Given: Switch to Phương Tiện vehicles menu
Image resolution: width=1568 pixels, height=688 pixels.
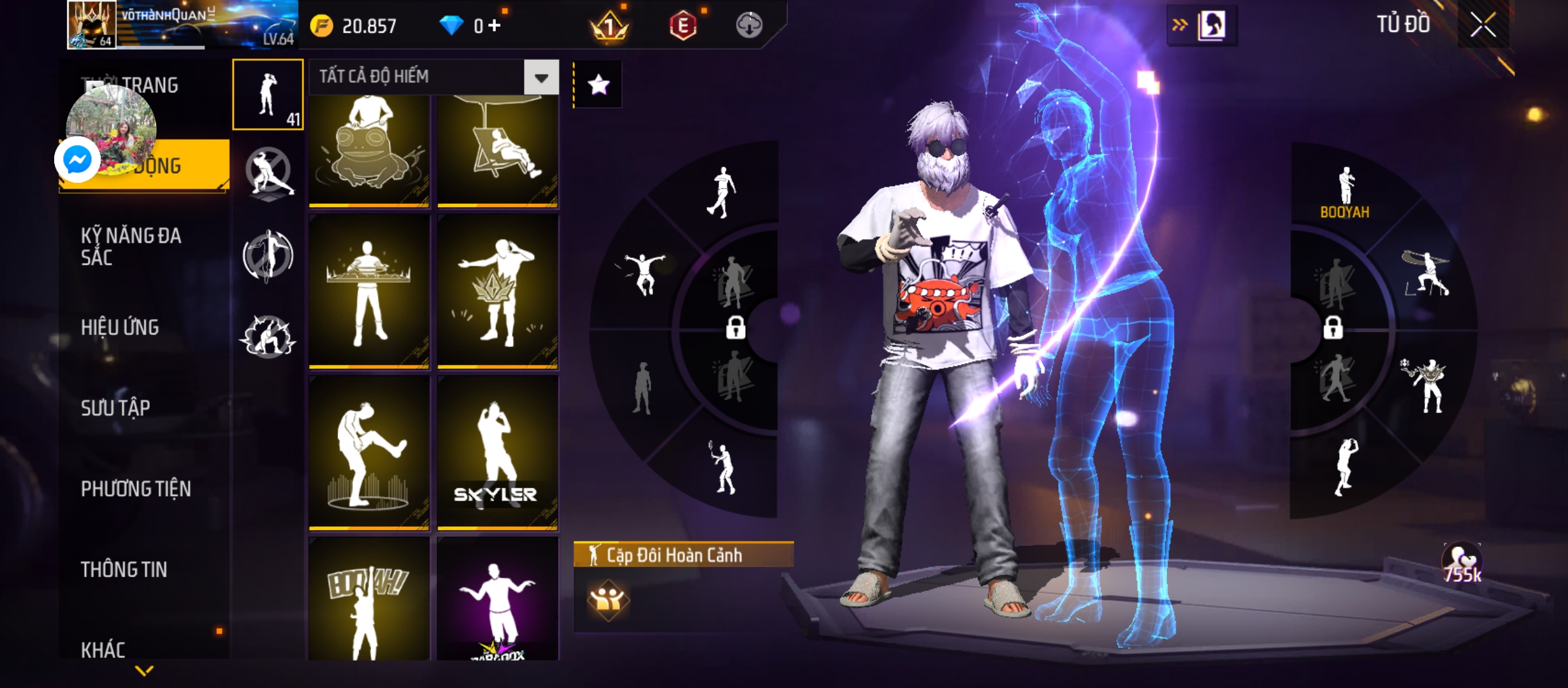Looking at the screenshot, I should coord(136,489).
